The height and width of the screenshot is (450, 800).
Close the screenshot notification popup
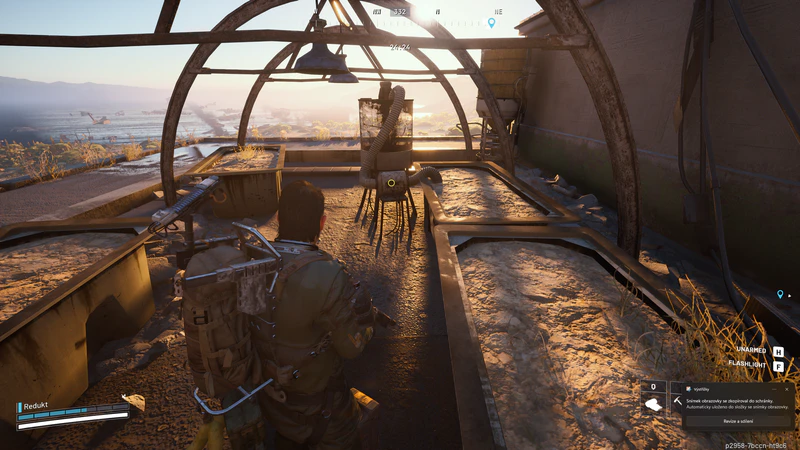coord(787,389)
